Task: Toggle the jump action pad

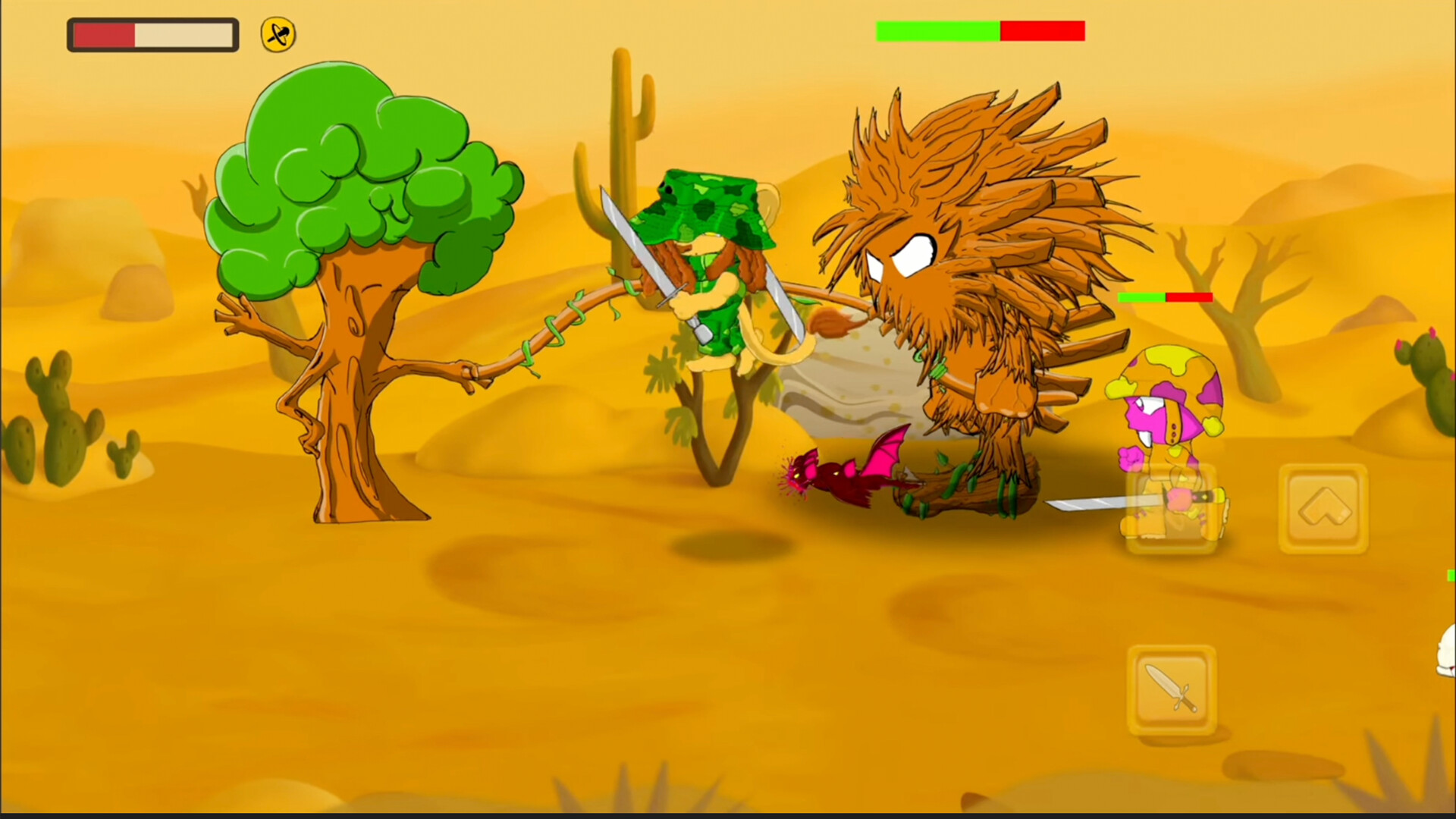Action: tap(1323, 508)
